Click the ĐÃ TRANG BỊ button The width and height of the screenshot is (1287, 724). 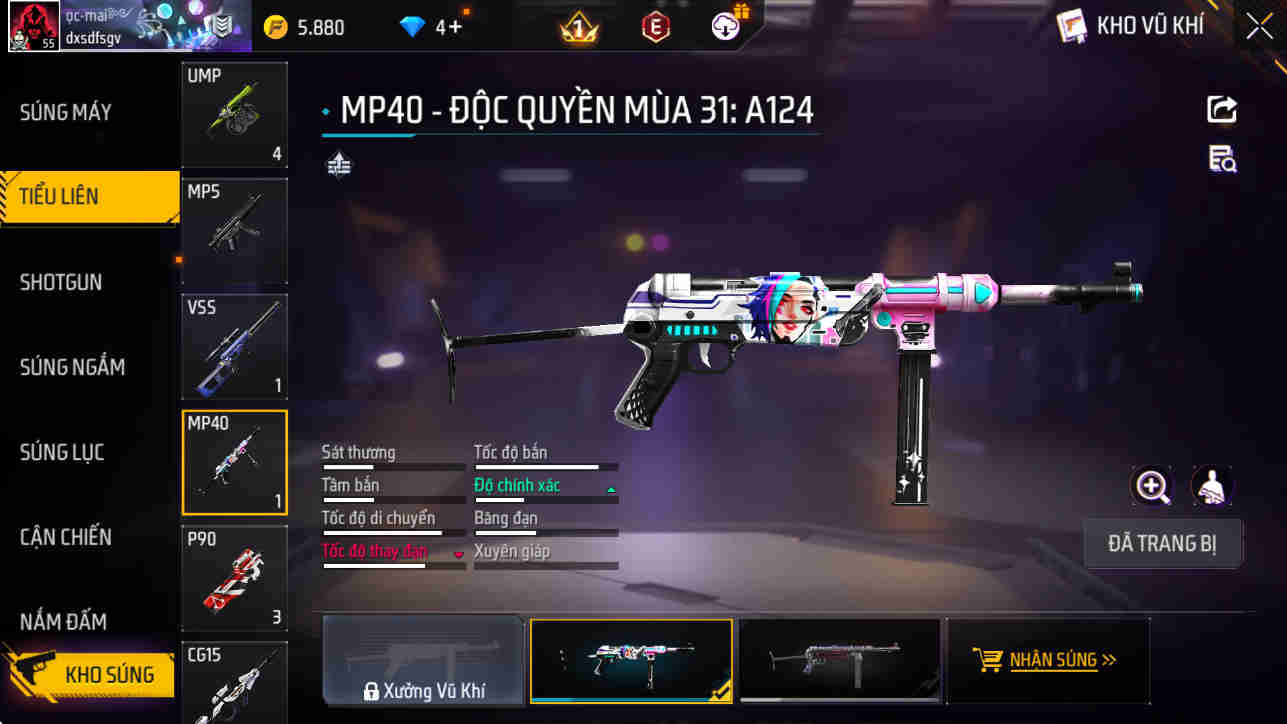coord(1162,544)
